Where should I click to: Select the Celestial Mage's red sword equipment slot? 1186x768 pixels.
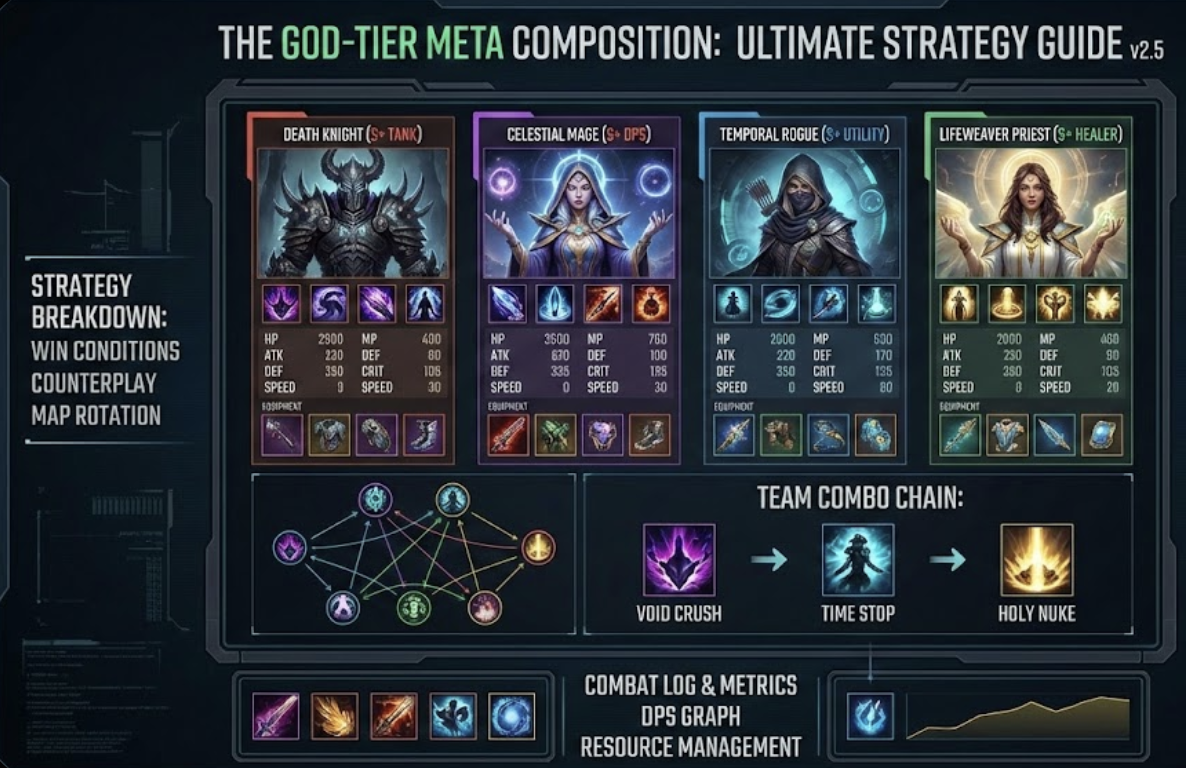tap(508, 435)
